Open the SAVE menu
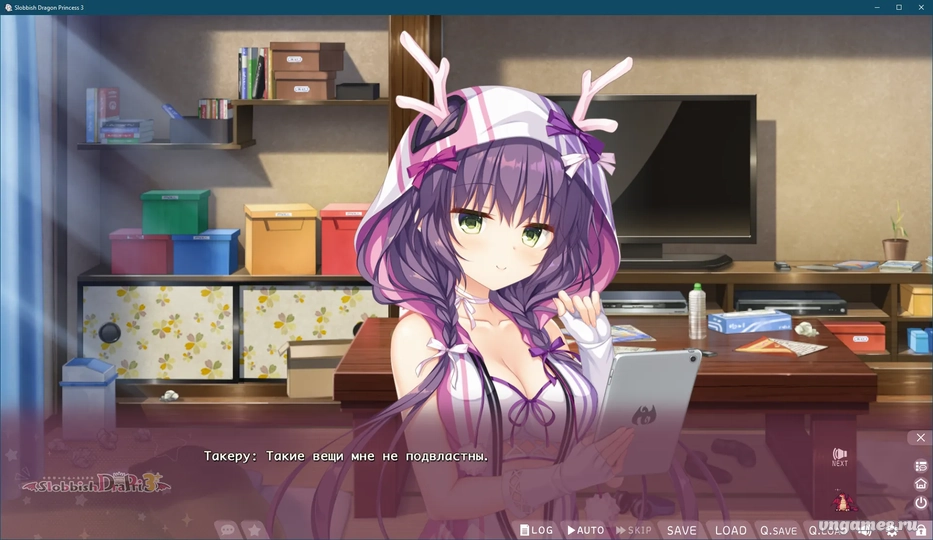The width and height of the screenshot is (933, 540). click(x=681, y=530)
